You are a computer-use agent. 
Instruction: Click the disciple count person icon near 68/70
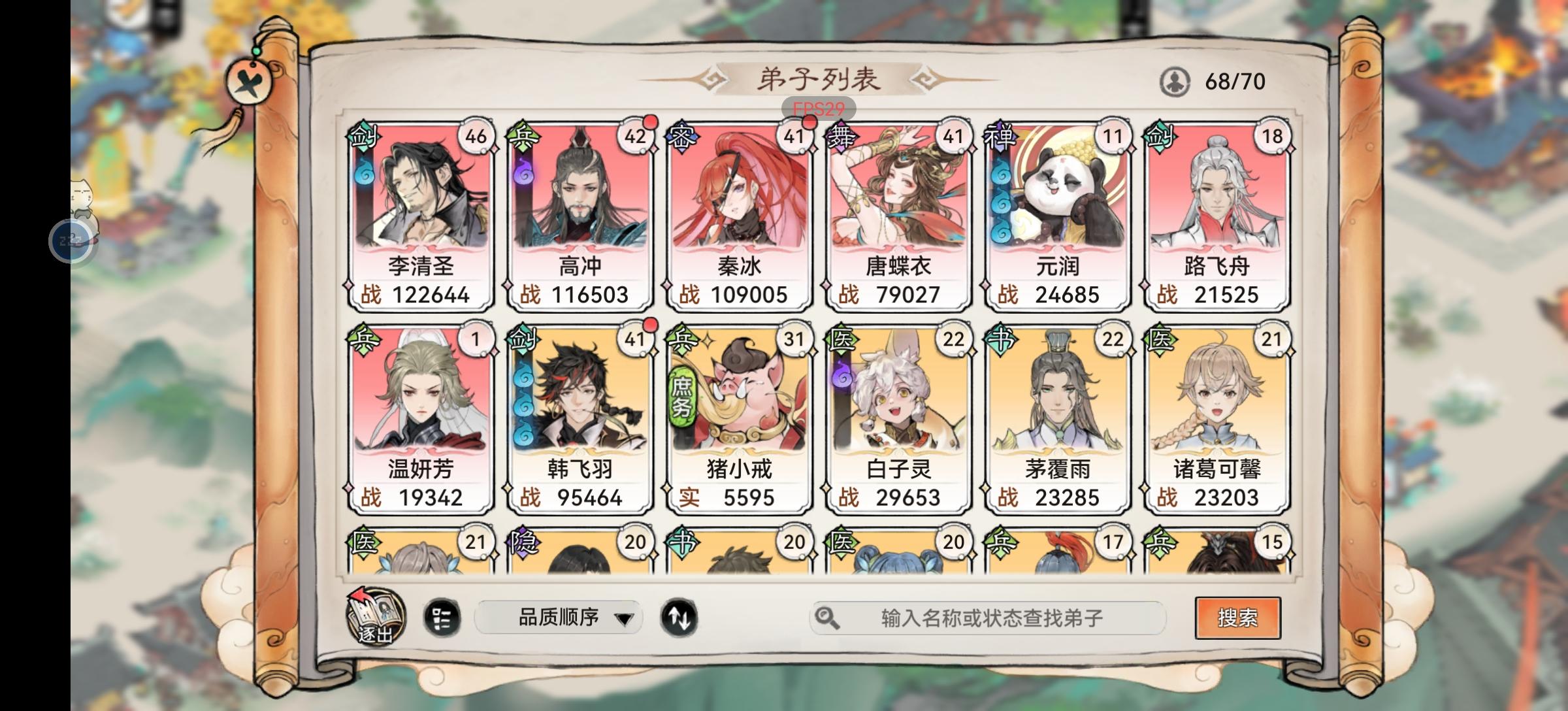(1174, 80)
